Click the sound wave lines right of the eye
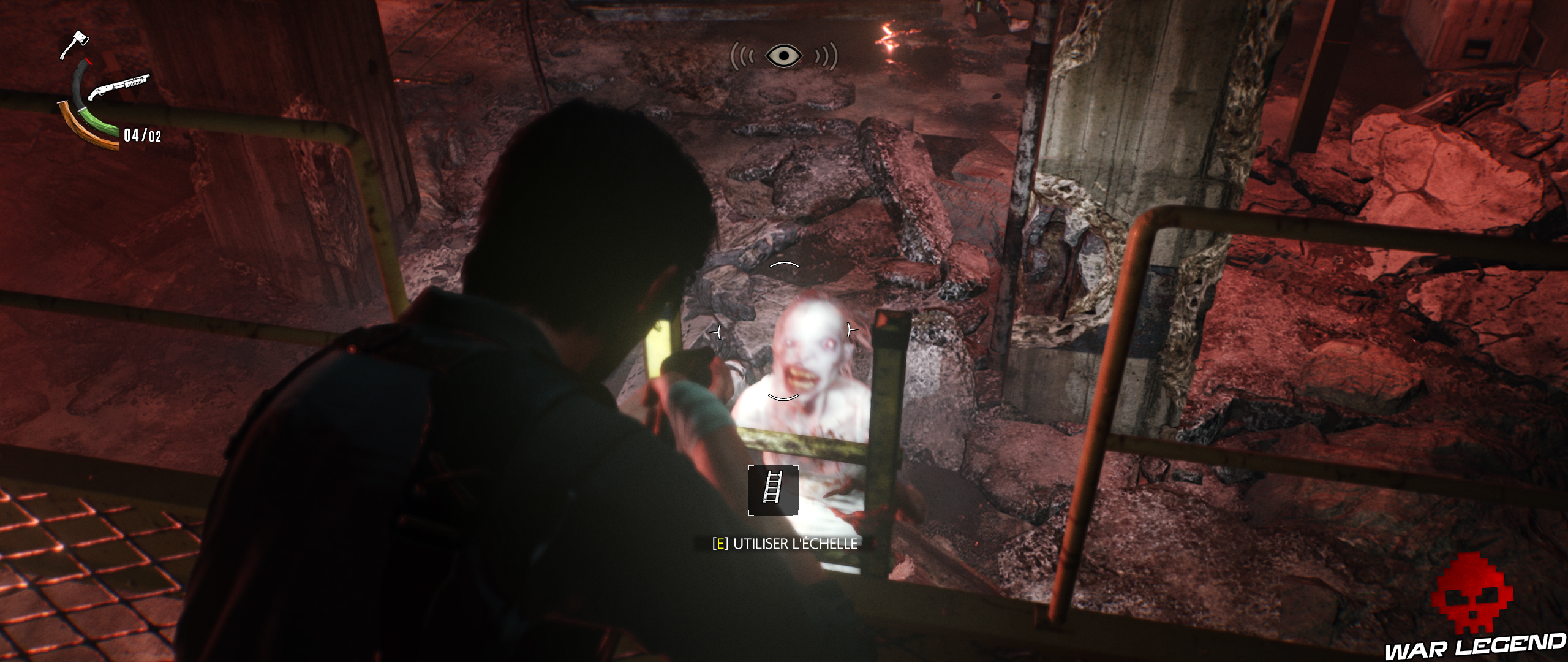Screen dimensions: 1568x662 coord(827,56)
